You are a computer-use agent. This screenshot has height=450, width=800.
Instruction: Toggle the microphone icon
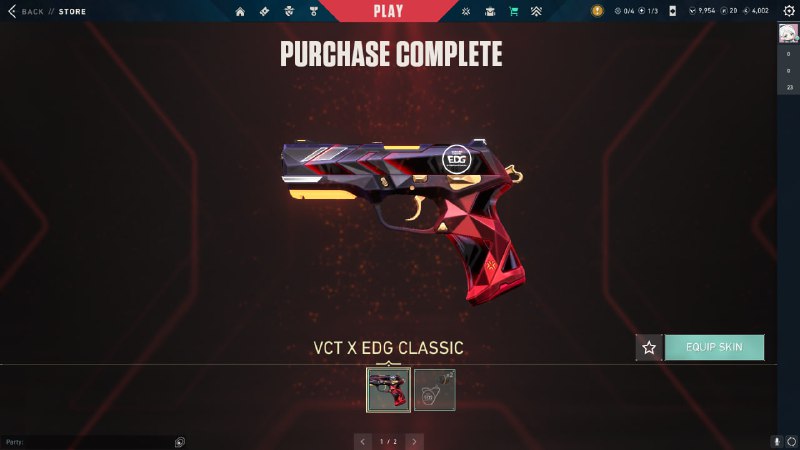coord(776,441)
